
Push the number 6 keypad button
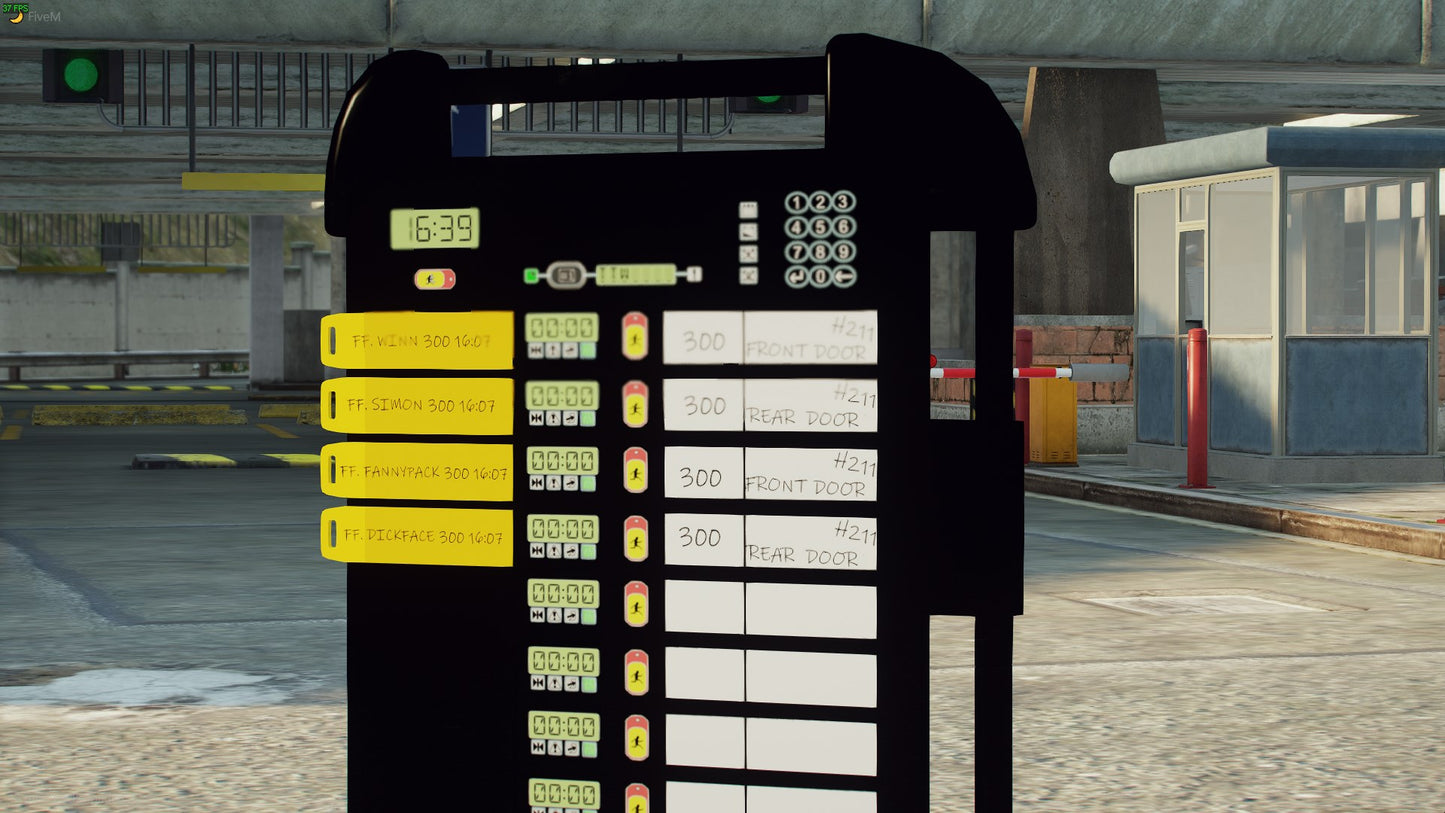tap(845, 227)
